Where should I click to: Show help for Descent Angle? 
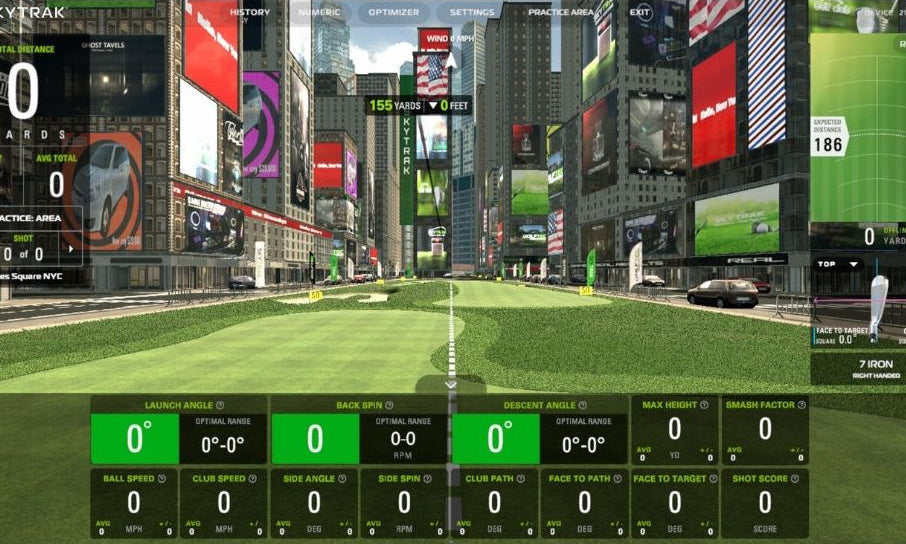coord(583,405)
